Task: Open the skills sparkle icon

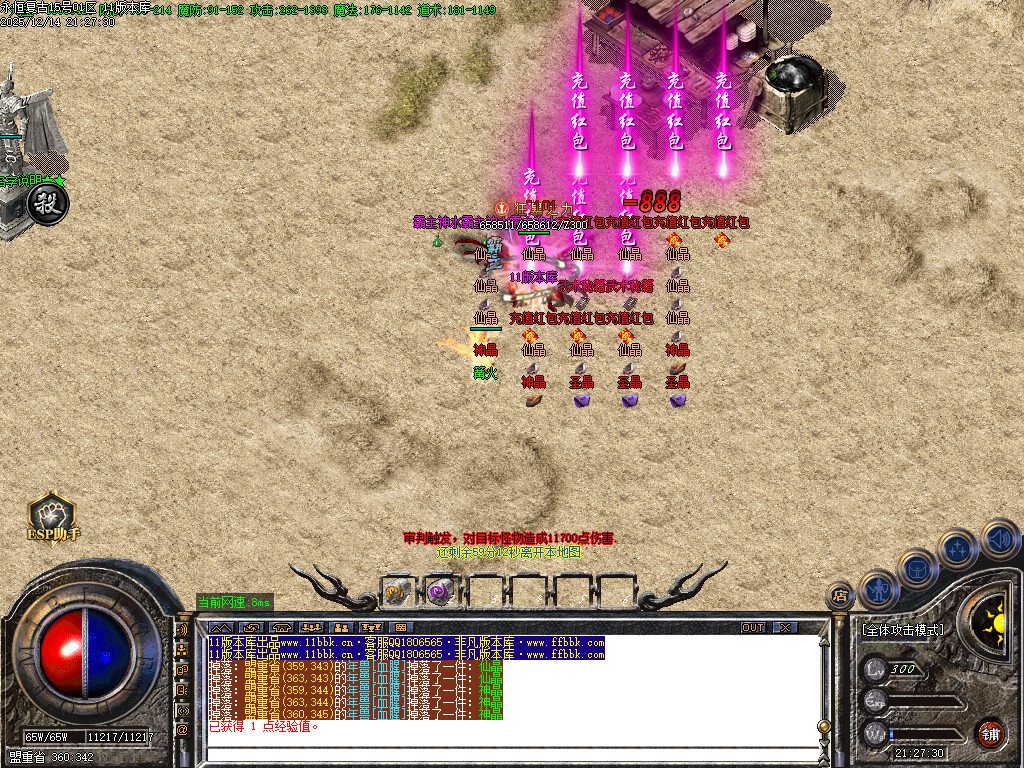Action: click(x=958, y=549)
